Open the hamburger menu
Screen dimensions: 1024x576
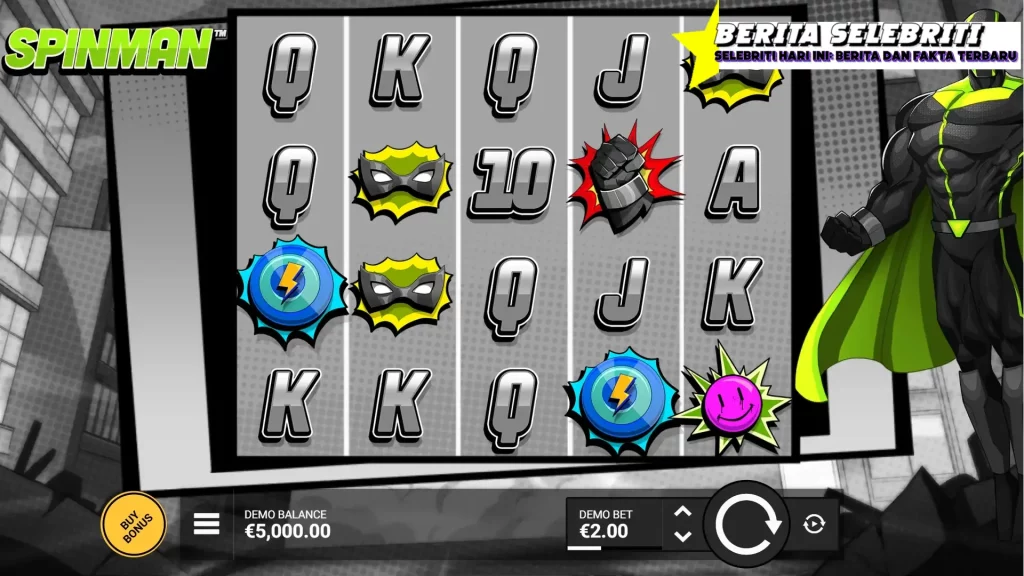tap(206, 524)
